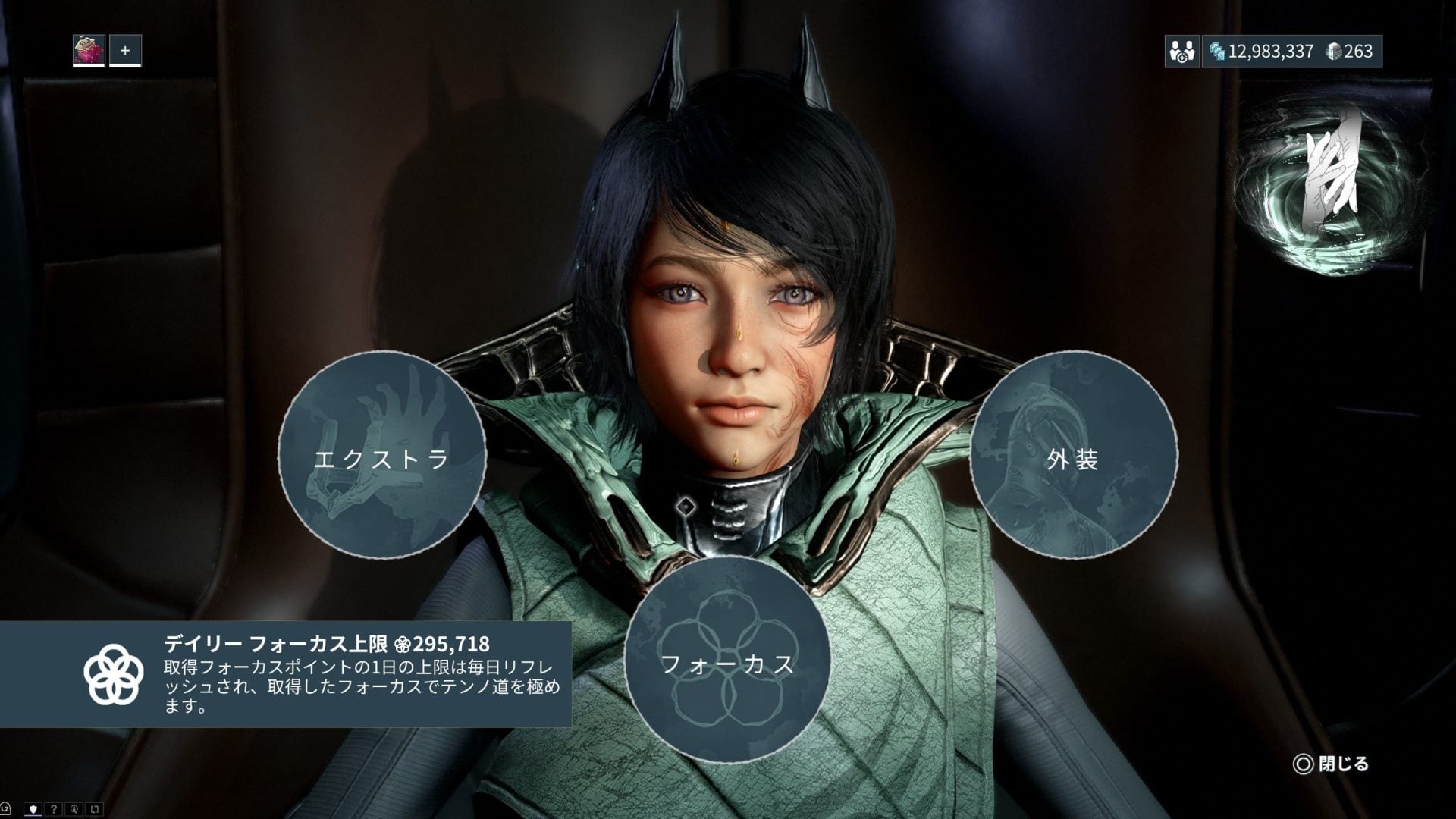Click the 閉じる (Close) label
The image size is (1456, 819).
1342,764
